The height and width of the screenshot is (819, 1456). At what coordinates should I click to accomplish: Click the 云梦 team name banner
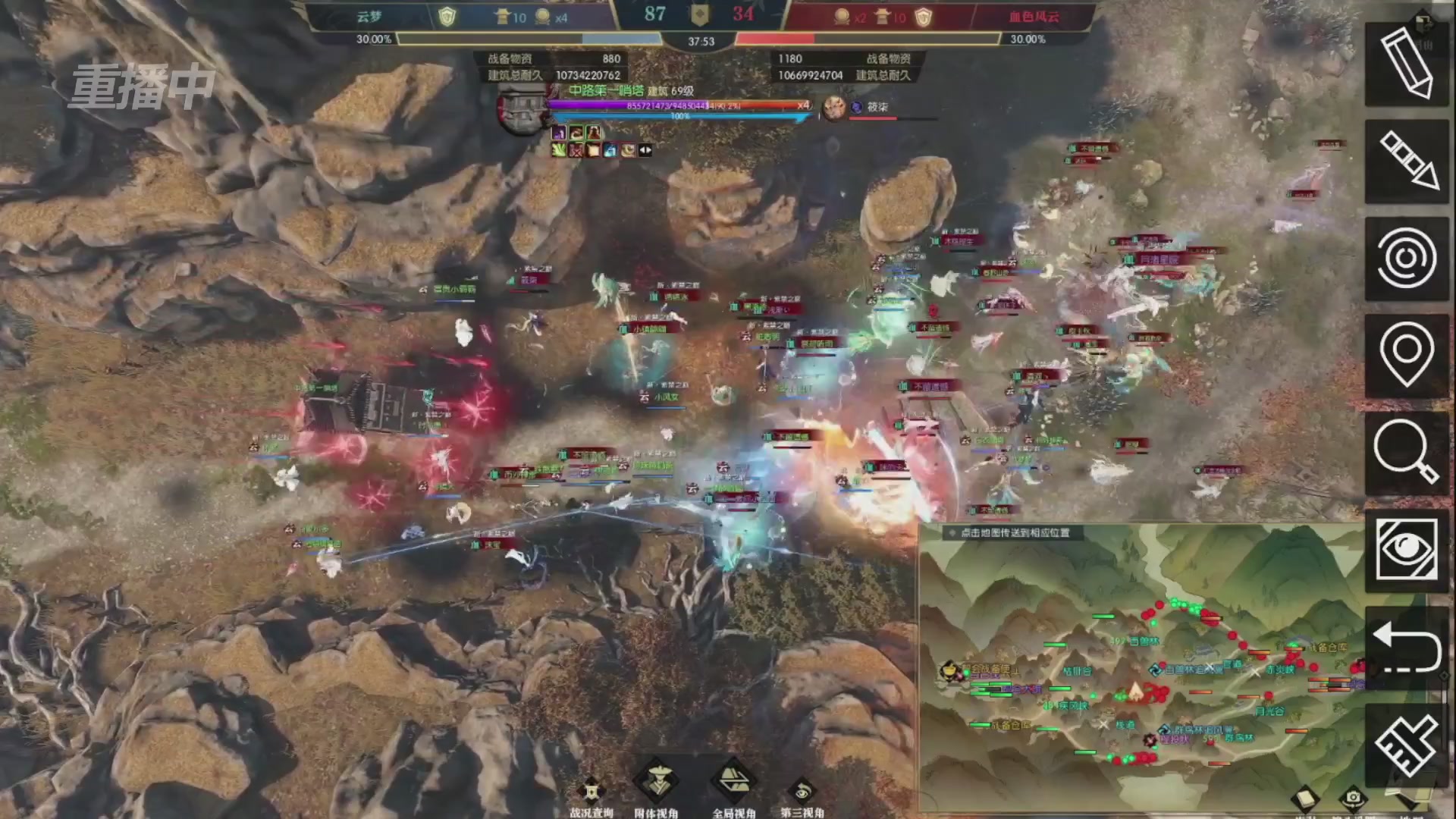(x=371, y=17)
